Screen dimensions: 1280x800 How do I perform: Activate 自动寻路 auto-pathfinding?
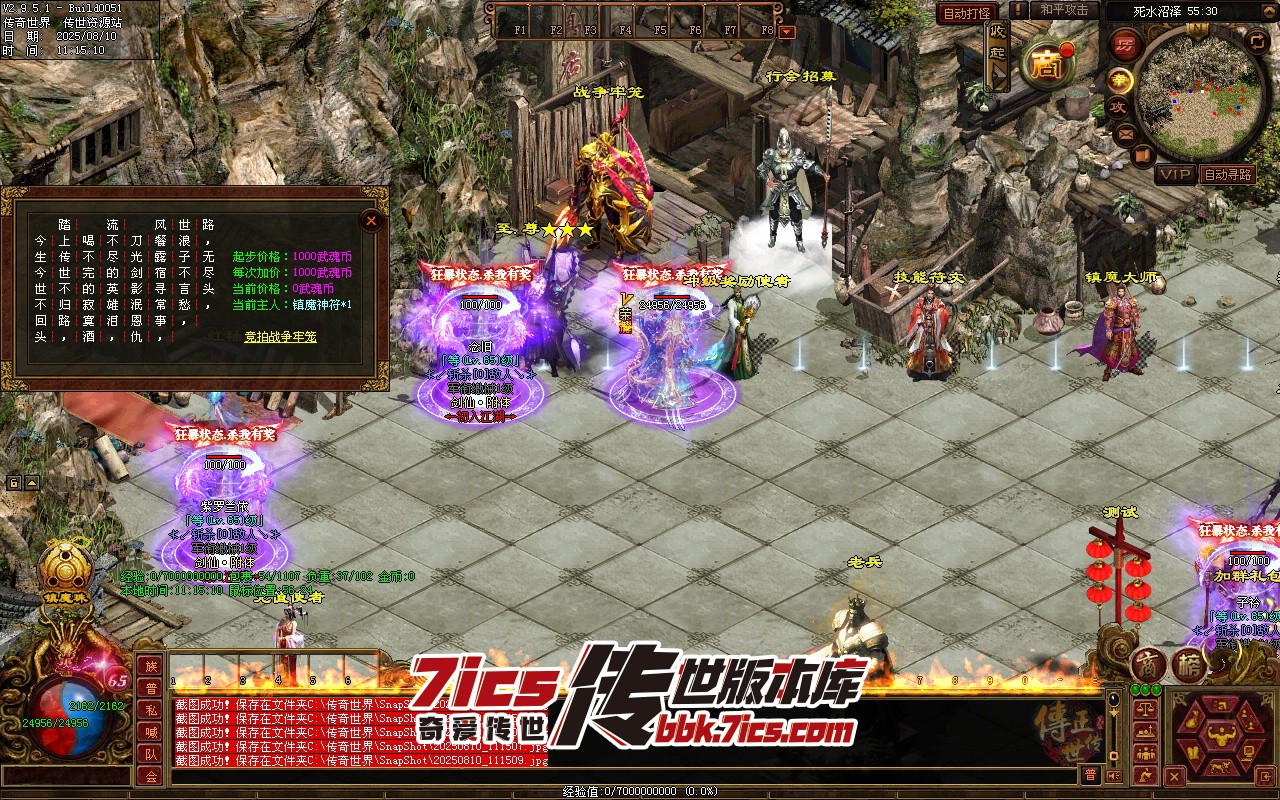click(x=1227, y=175)
